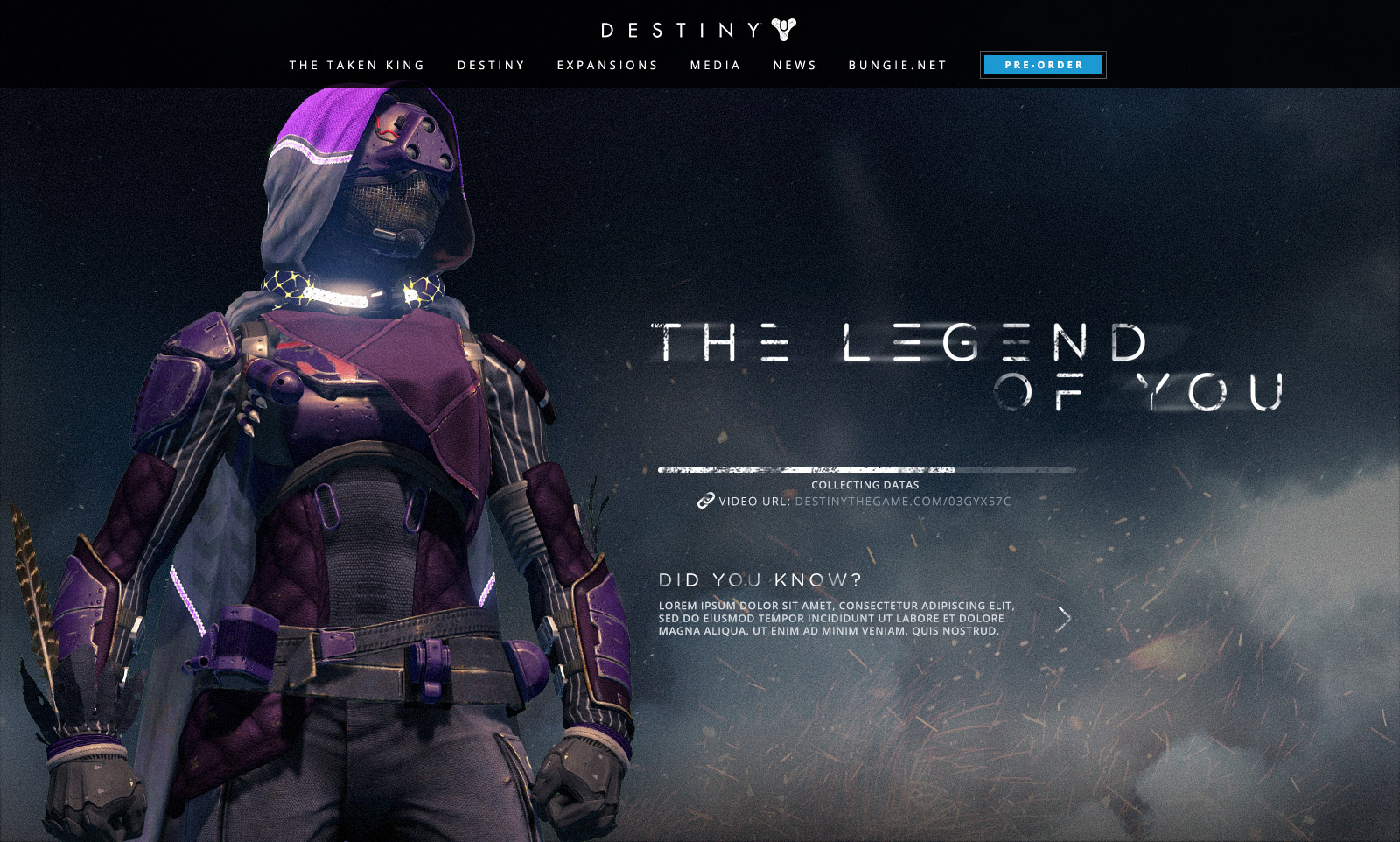Visit the Bungie.net link
Image resolution: width=1400 pixels, height=842 pixels.
898,66
